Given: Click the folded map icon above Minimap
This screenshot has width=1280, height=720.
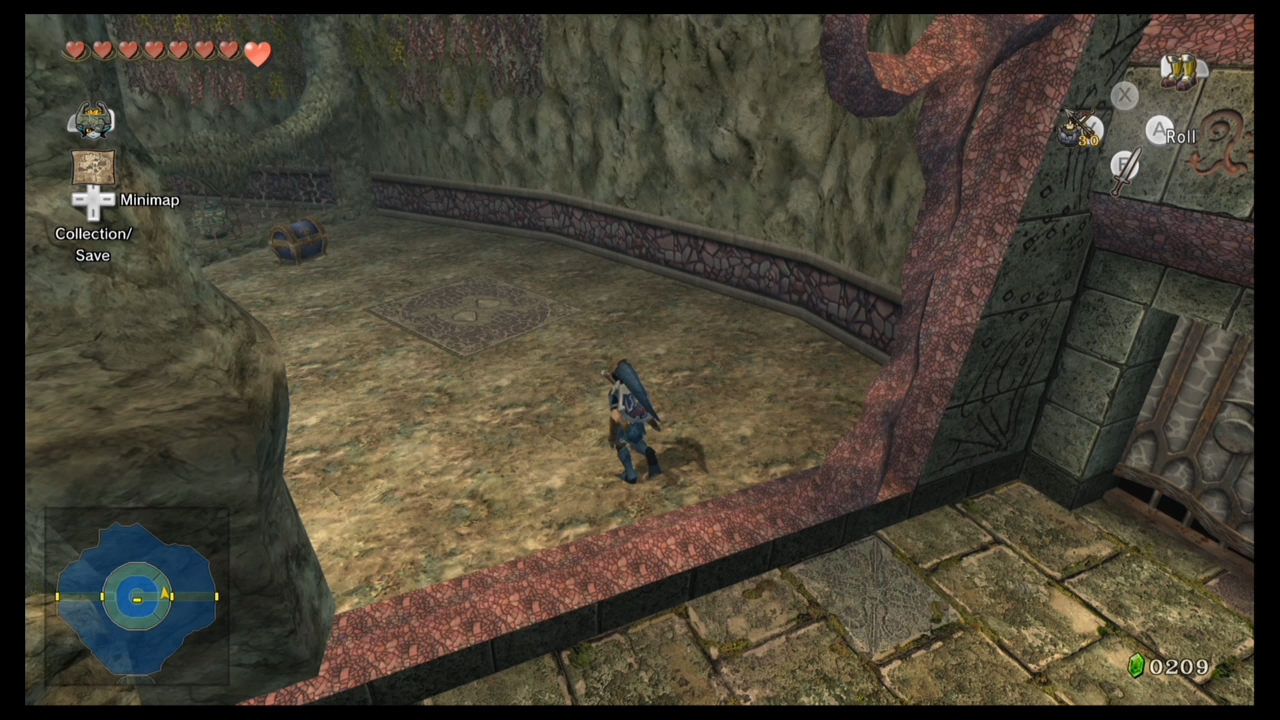Looking at the screenshot, I should coord(93,165).
